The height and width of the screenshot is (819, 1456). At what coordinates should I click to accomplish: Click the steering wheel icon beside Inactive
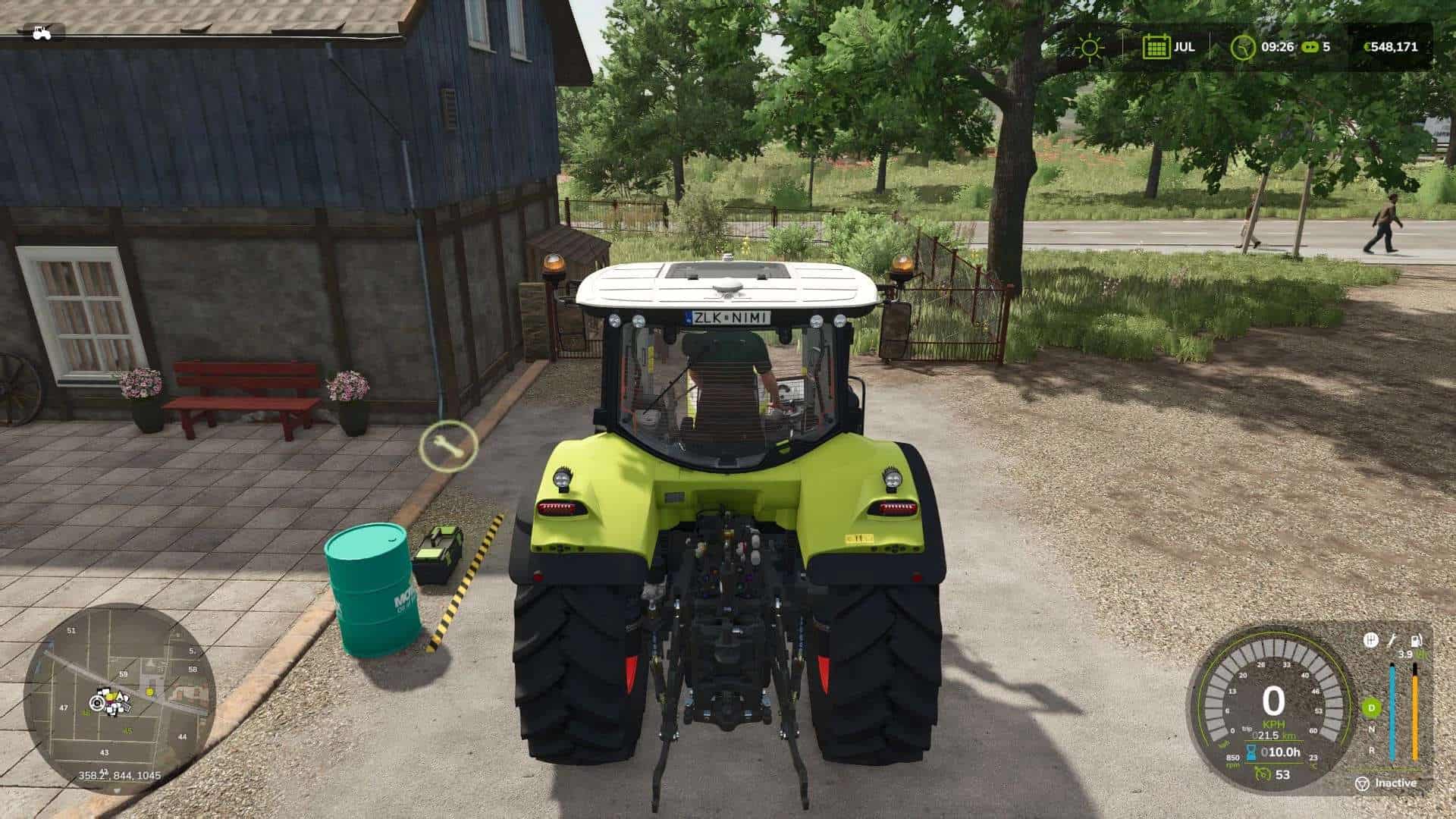click(x=1363, y=783)
